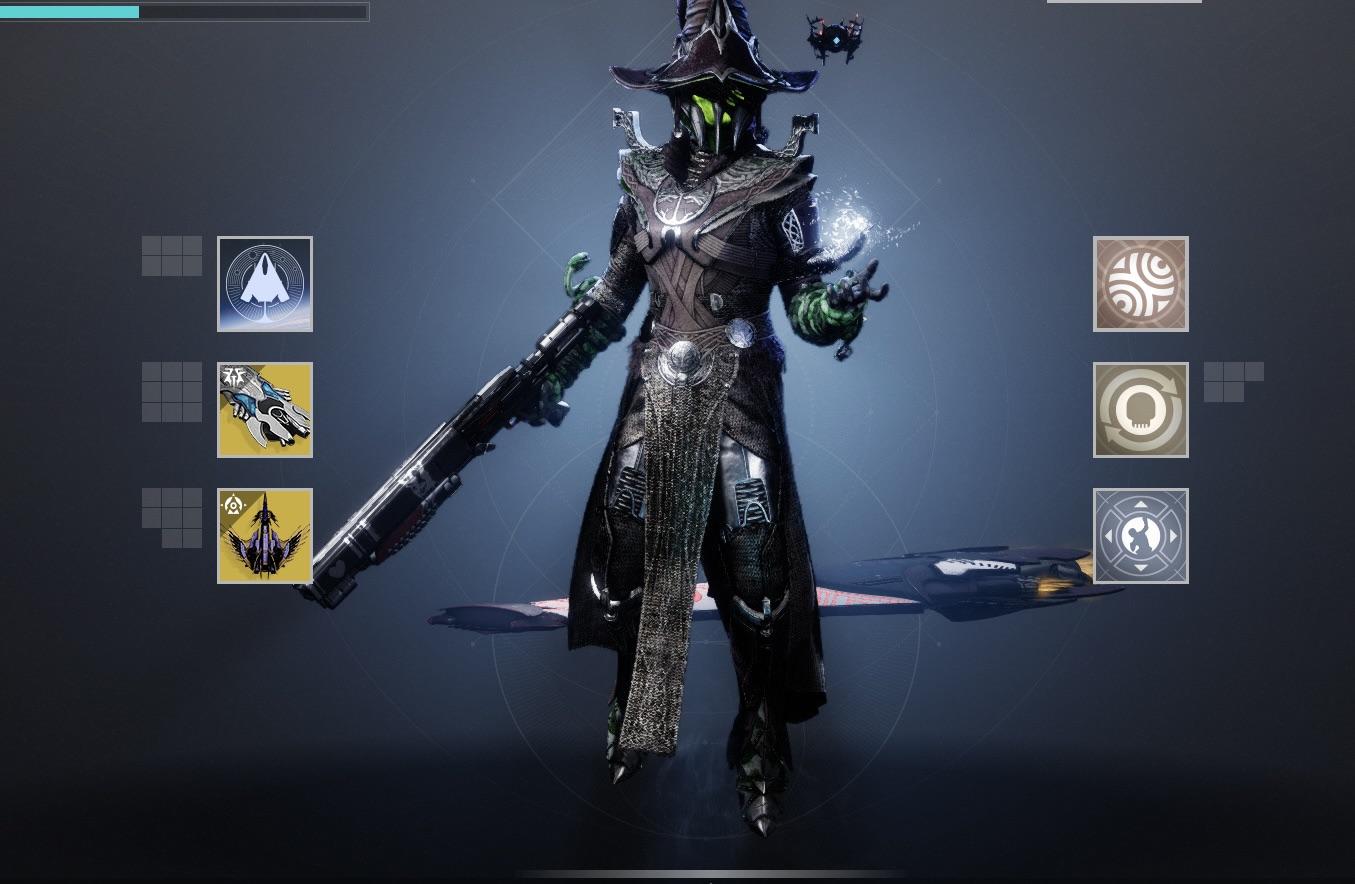1355x884 pixels.
Task: Open the gold-bordered exotic sparrow slot
Action: pos(264,409)
